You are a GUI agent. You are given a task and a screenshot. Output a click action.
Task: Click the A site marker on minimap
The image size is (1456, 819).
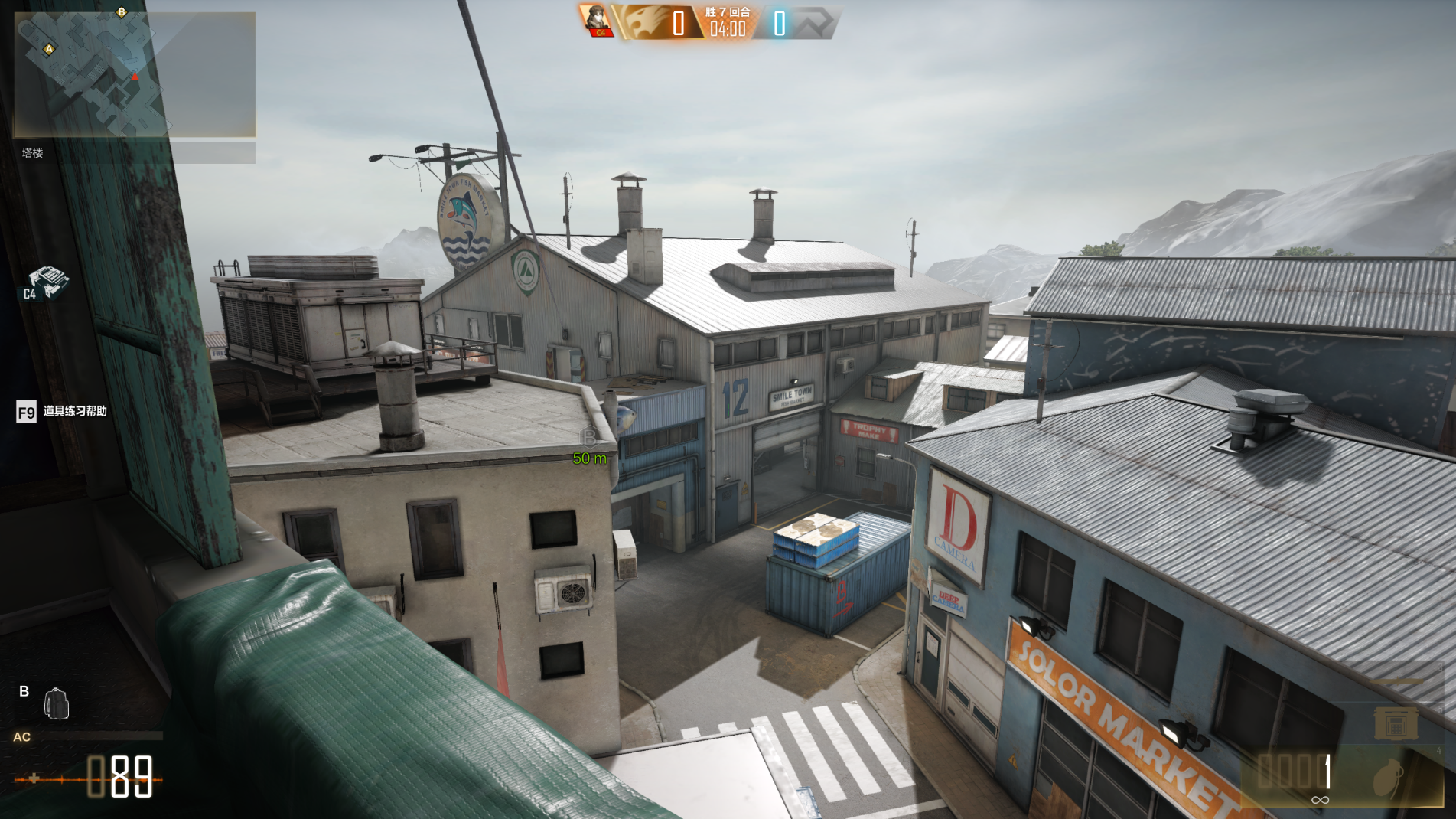pos(49,50)
